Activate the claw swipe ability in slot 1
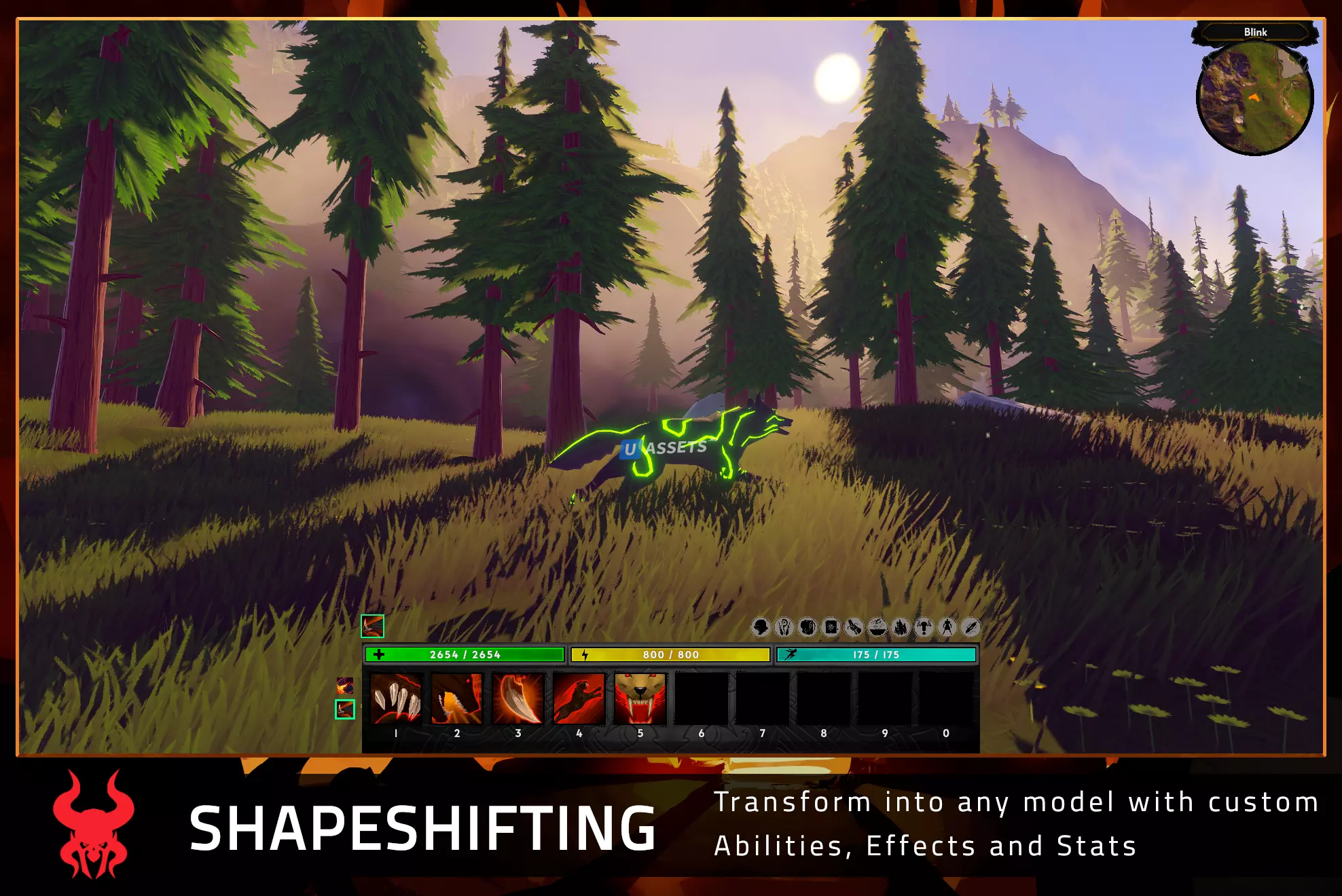 [x=396, y=698]
